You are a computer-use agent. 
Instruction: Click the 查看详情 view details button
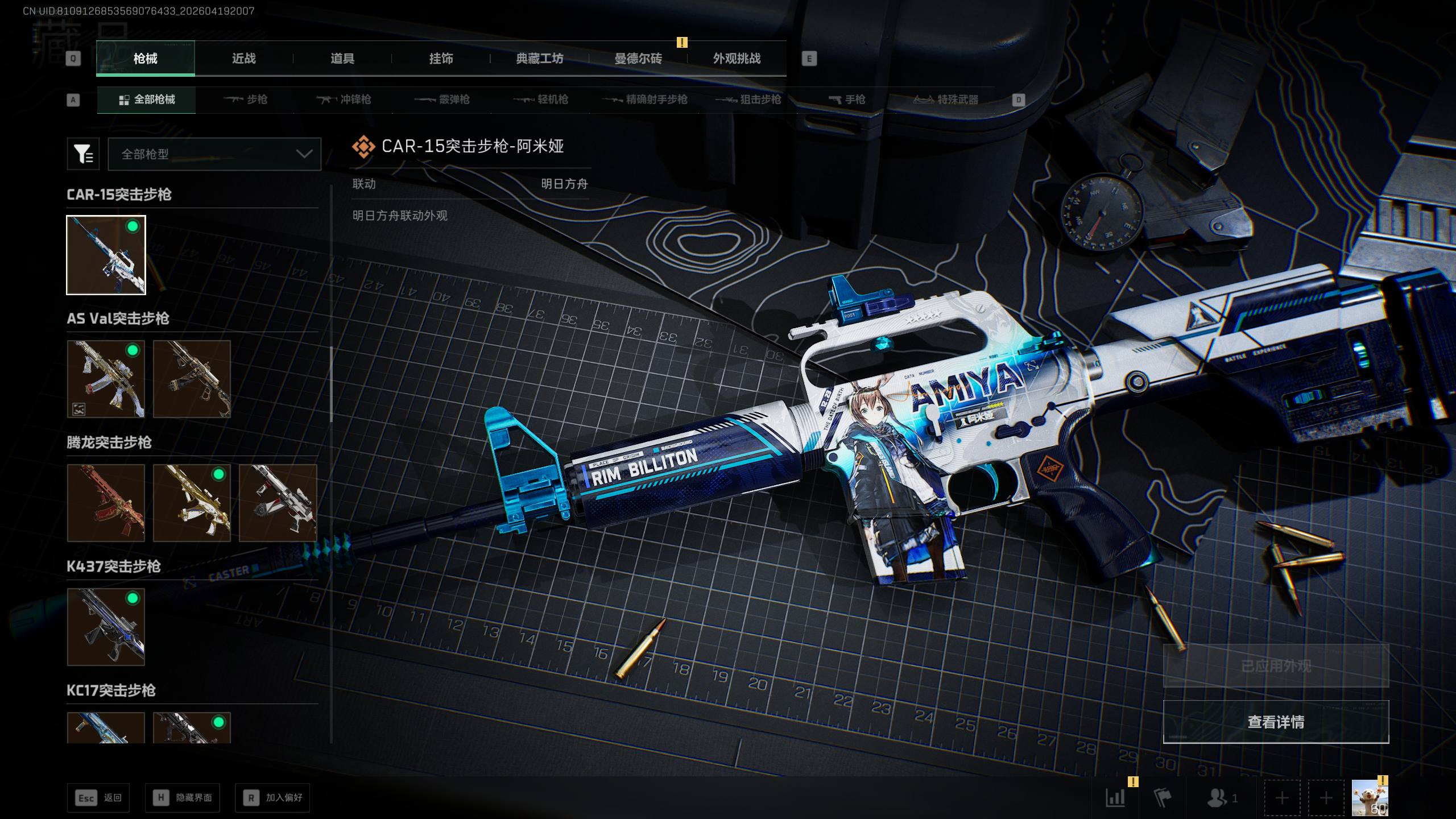[1276, 722]
